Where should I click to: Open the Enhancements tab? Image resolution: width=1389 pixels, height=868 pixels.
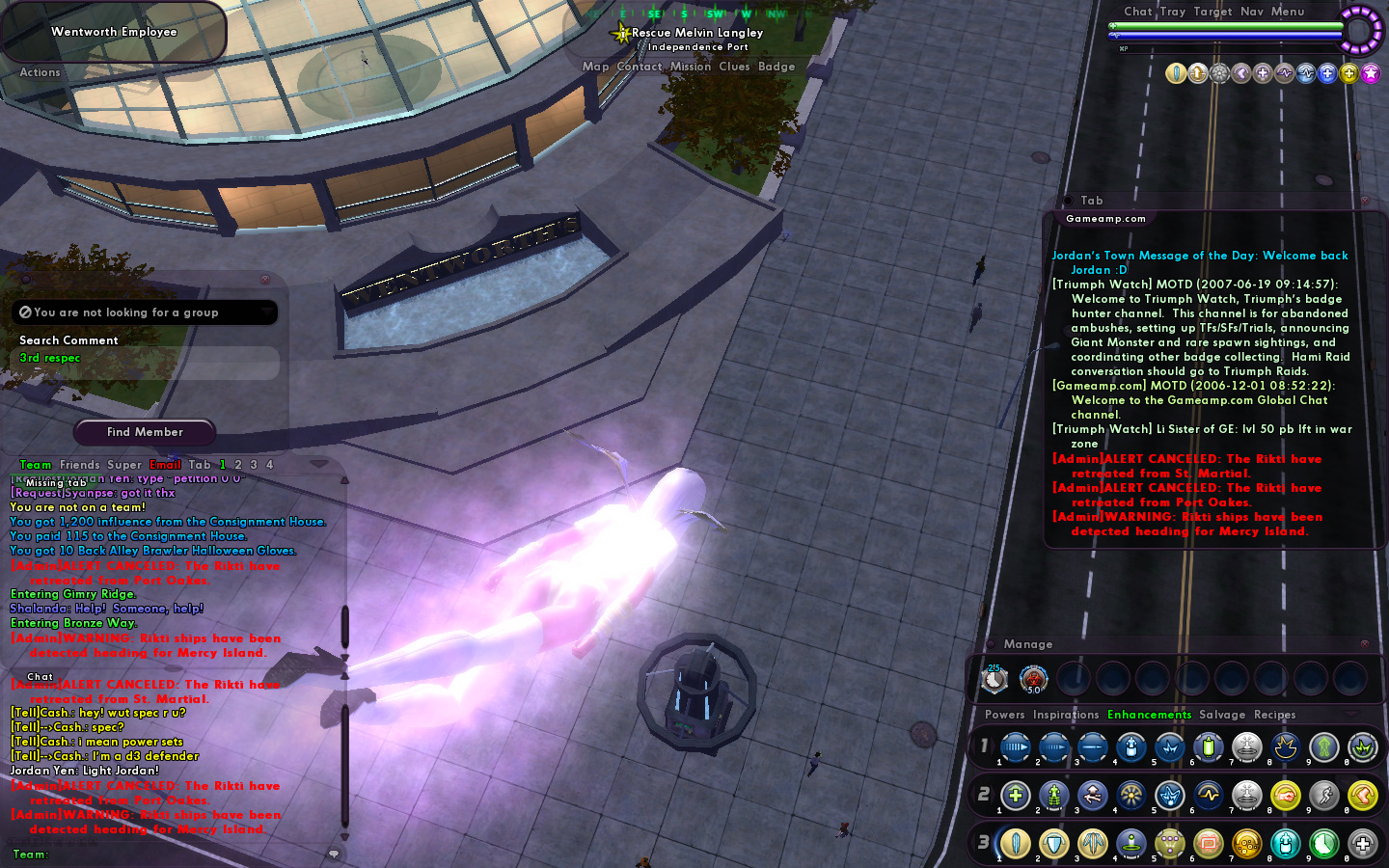click(x=1149, y=715)
